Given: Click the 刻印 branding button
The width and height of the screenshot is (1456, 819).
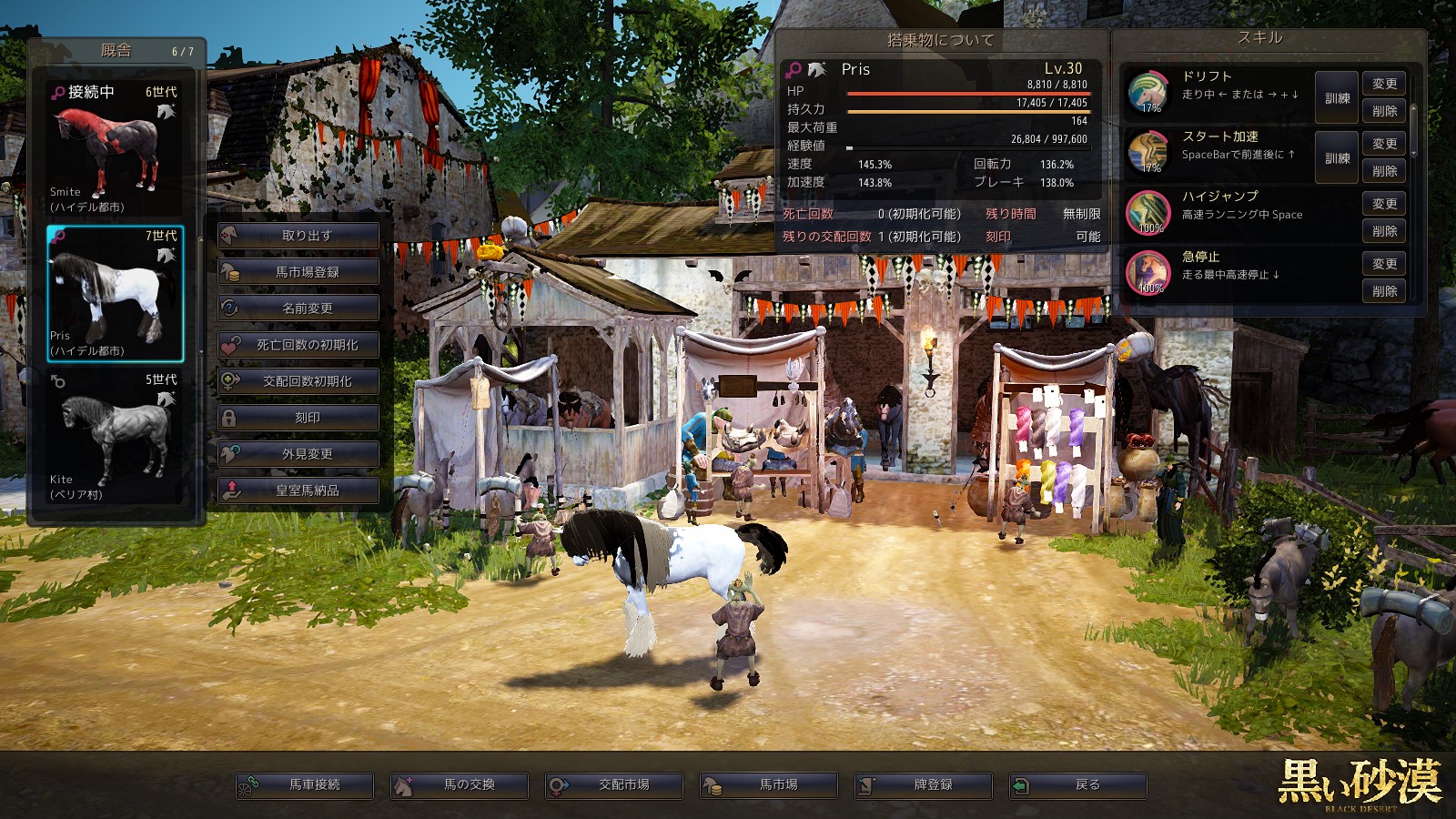Looking at the screenshot, I should 298,418.
